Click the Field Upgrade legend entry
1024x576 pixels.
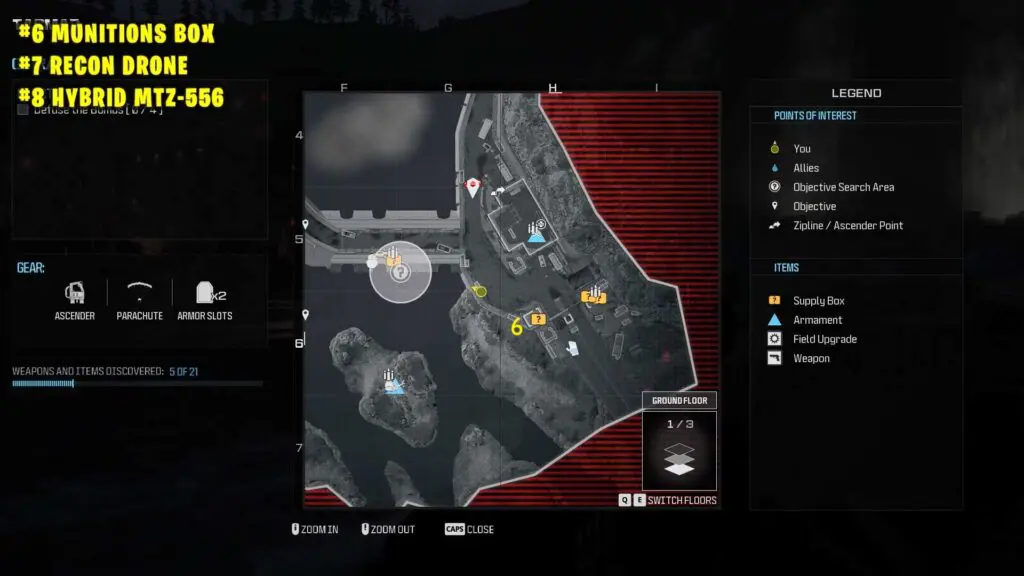(x=824, y=339)
